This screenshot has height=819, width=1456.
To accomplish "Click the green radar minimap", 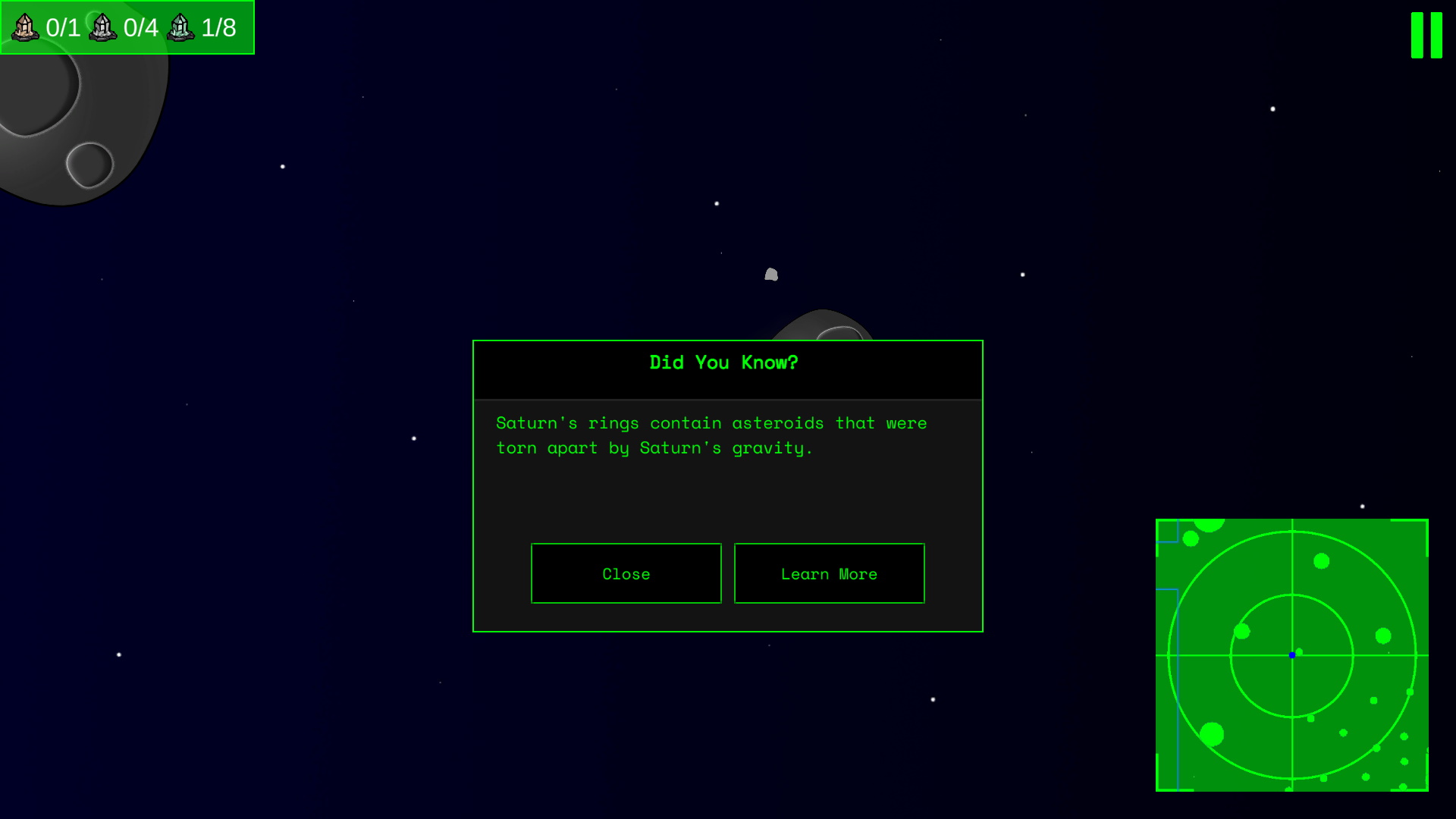I will [1291, 655].
